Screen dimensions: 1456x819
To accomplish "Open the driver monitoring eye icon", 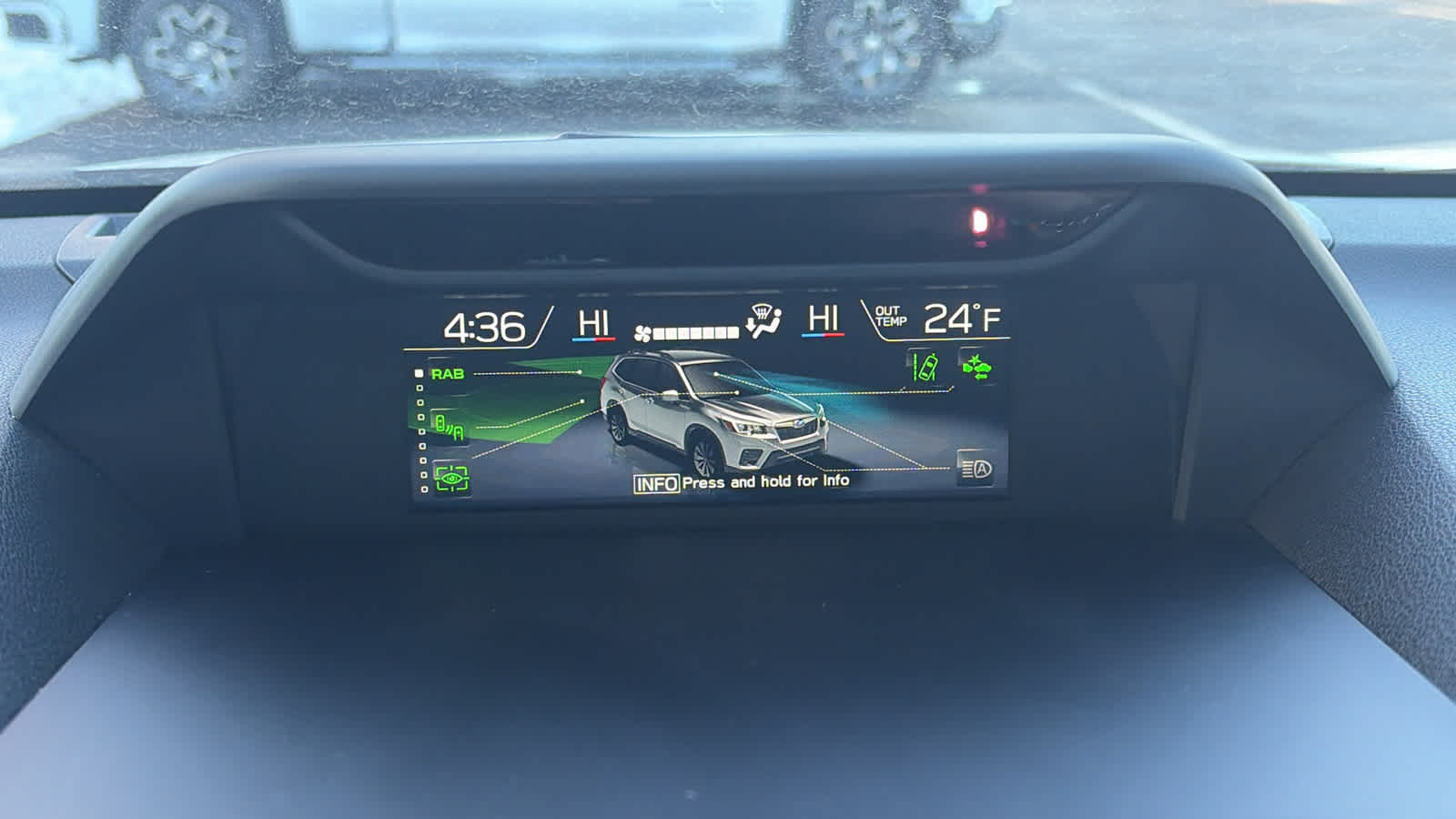I will point(451,478).
